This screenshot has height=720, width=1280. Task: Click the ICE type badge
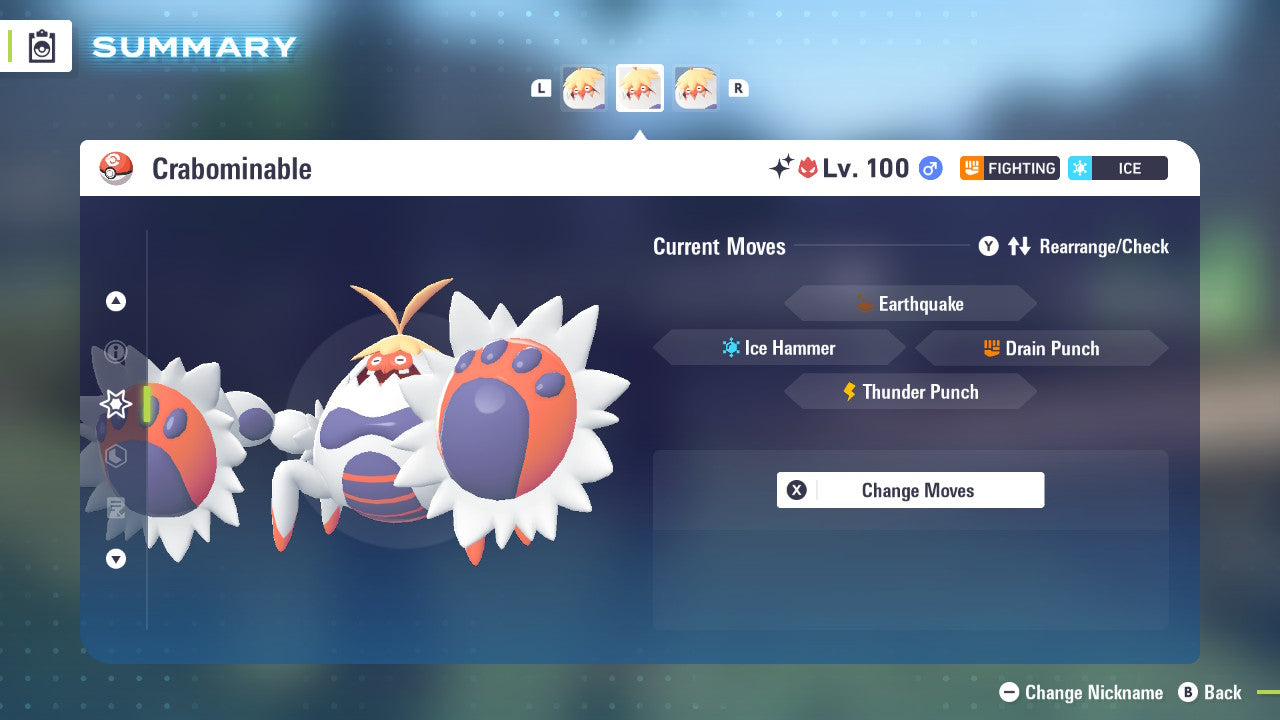pyautogui.click(x=1117, y=168)
